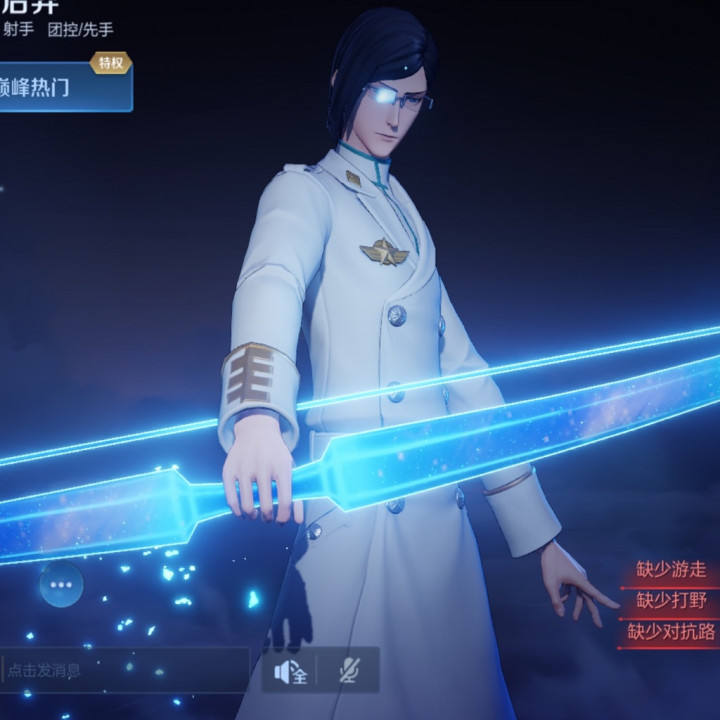Open the 巅峰热门 privilege banner
Viewport: 720px width, 720px height.
(x=62, y=87)
